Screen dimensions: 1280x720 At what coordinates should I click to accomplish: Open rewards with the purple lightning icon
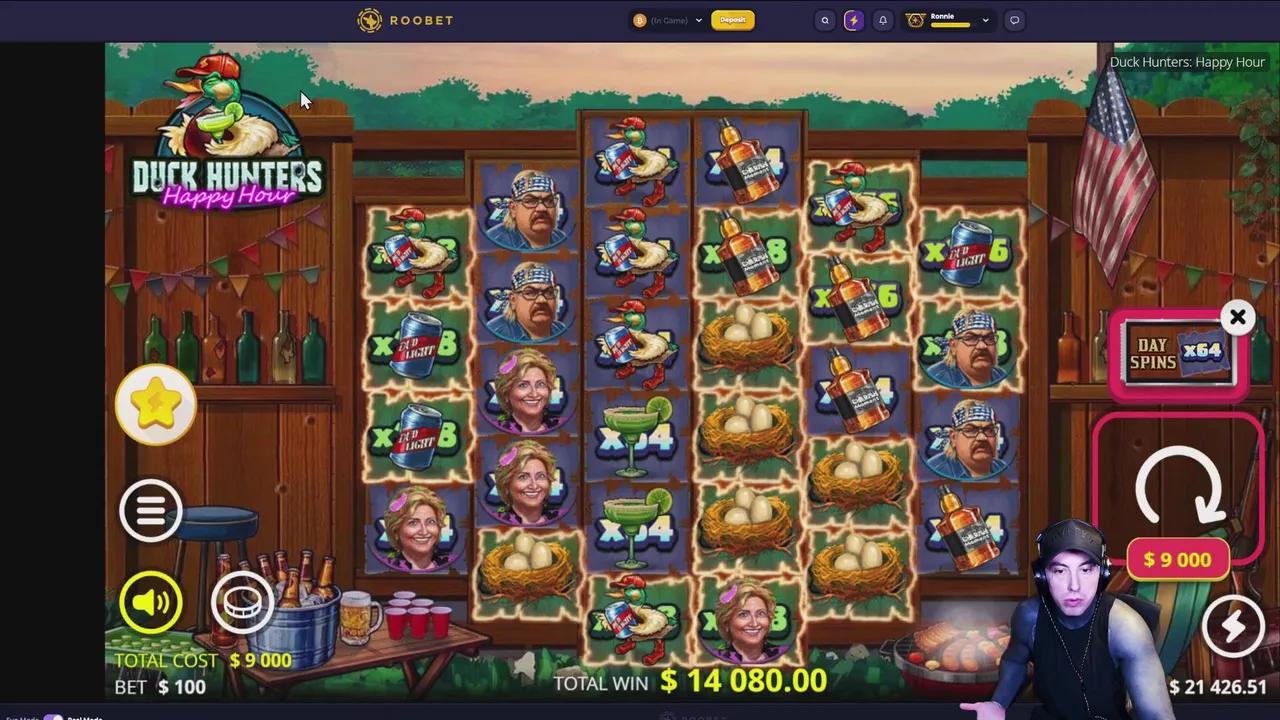(x=853, y=19)
